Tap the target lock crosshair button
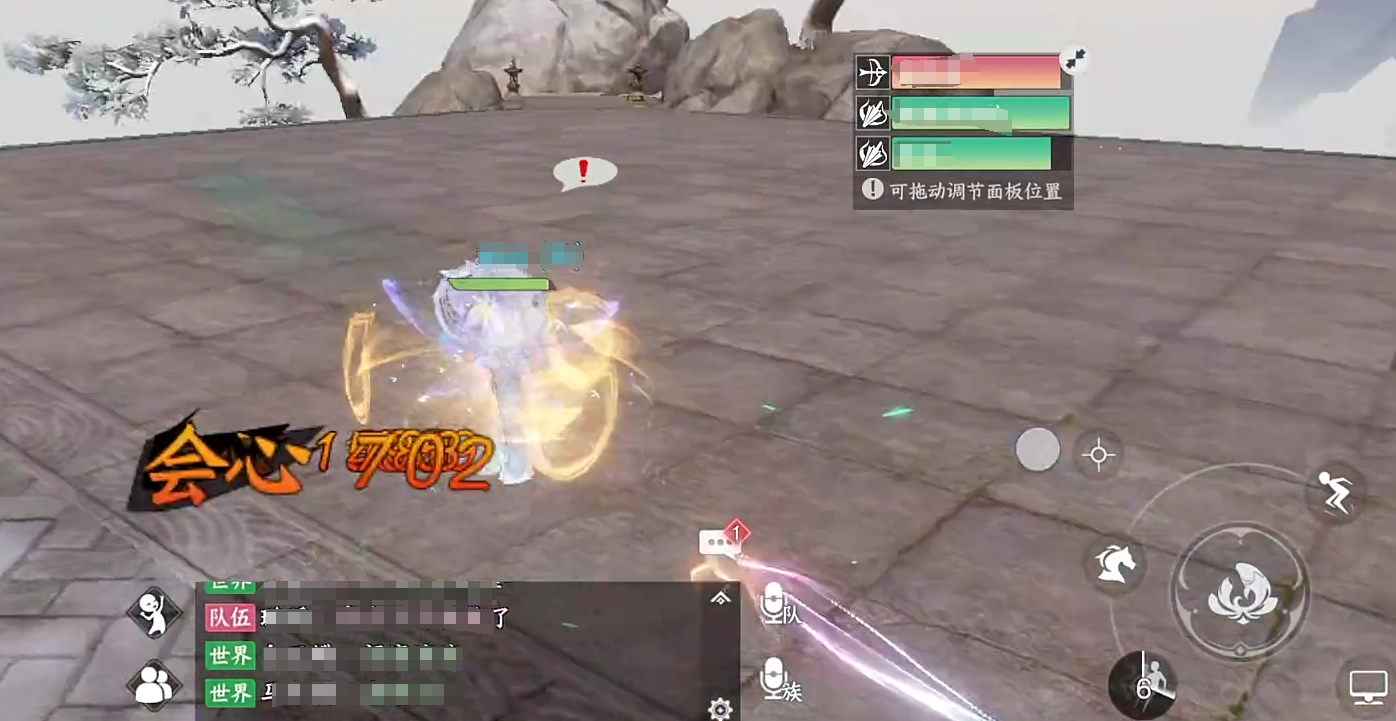The width and height of the screenshot is (1396, 721). (1098, 455)
